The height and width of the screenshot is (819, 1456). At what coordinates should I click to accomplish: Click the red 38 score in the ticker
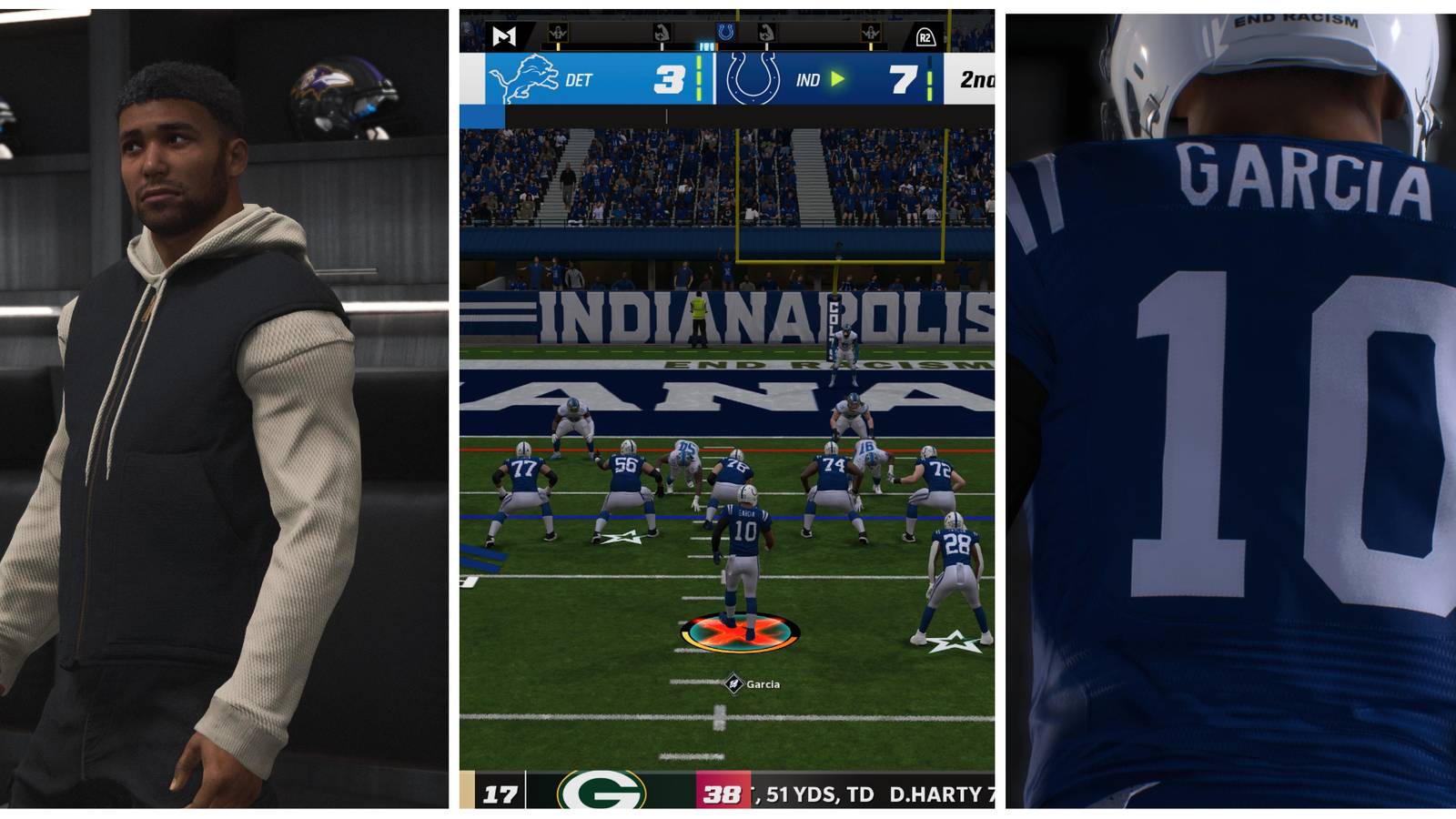point(724,793)
